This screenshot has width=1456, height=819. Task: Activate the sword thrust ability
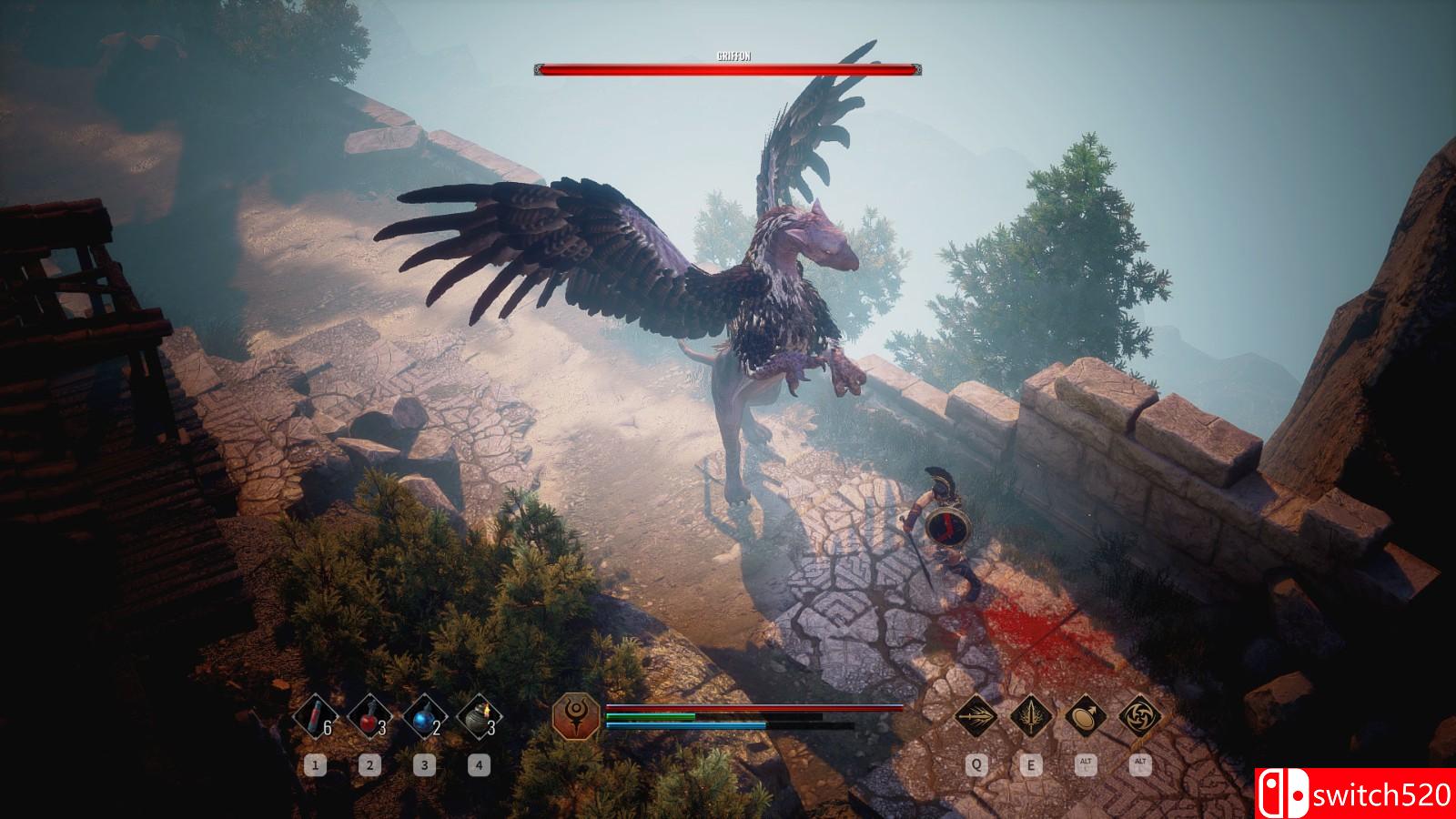(x=976, y=715)
